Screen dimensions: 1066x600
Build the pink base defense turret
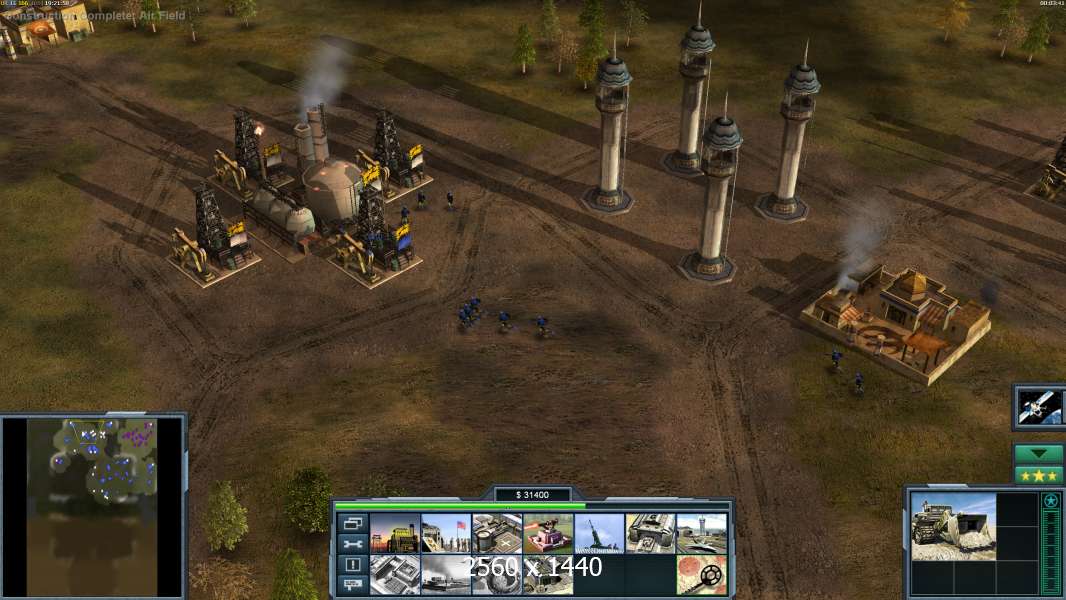(x=548, y=534)
